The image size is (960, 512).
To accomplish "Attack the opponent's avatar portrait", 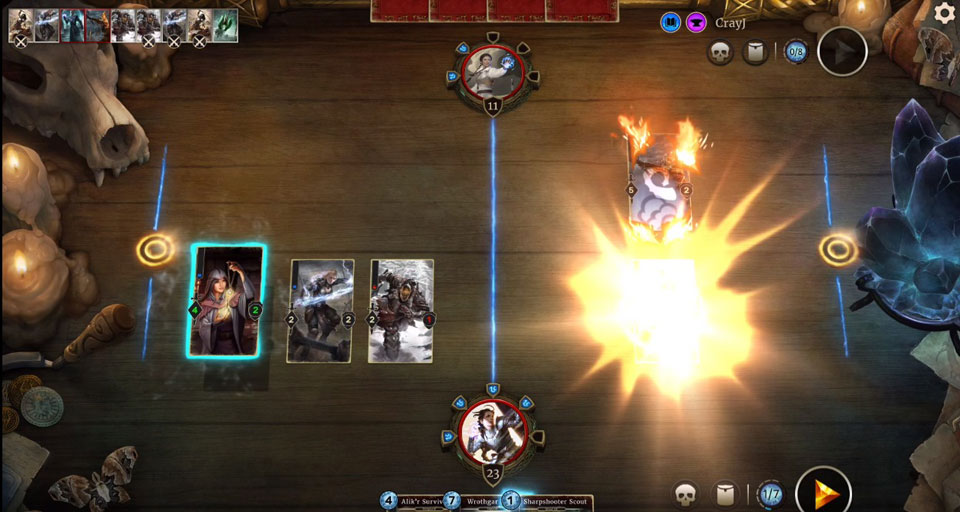I will [x=492, y=73].
